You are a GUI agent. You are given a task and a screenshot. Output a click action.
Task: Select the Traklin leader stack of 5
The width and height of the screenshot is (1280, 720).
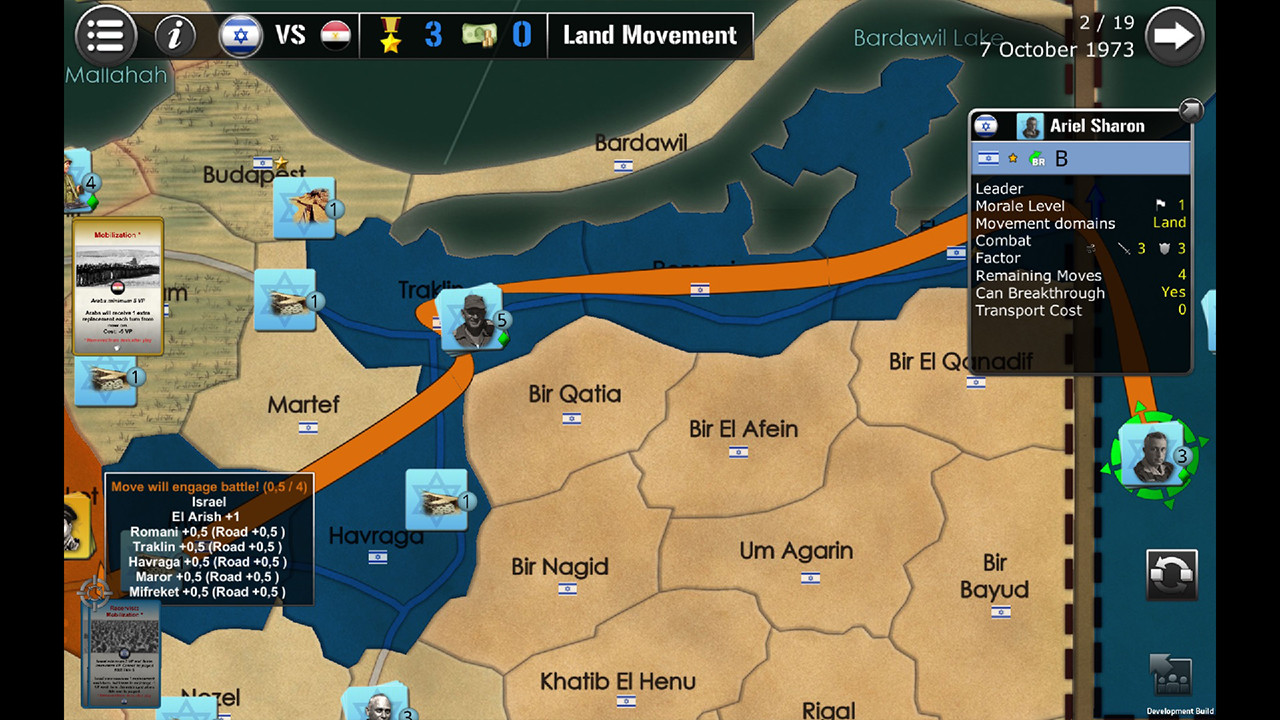471,321
